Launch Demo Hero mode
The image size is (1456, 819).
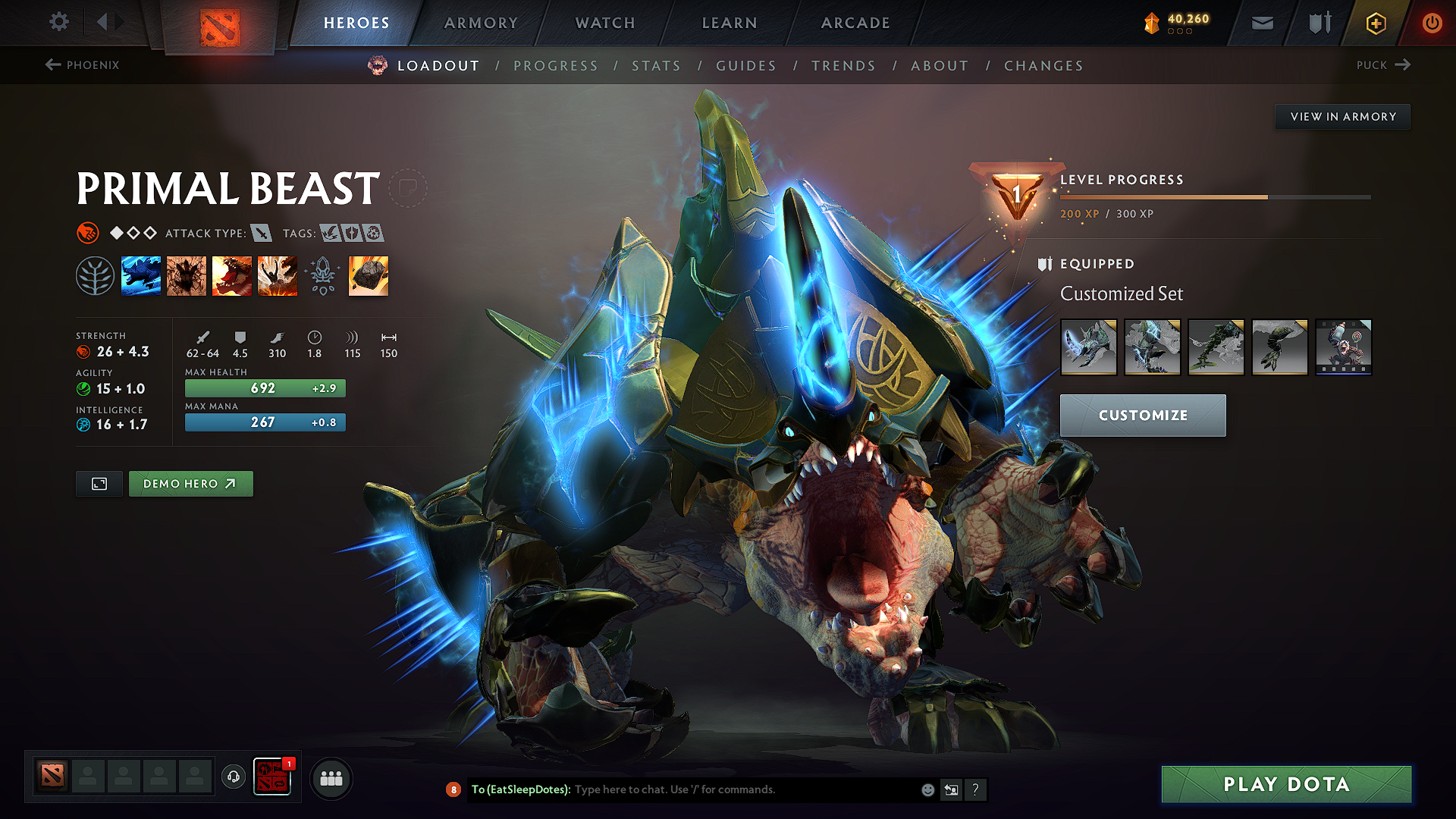tap(190, 484)
